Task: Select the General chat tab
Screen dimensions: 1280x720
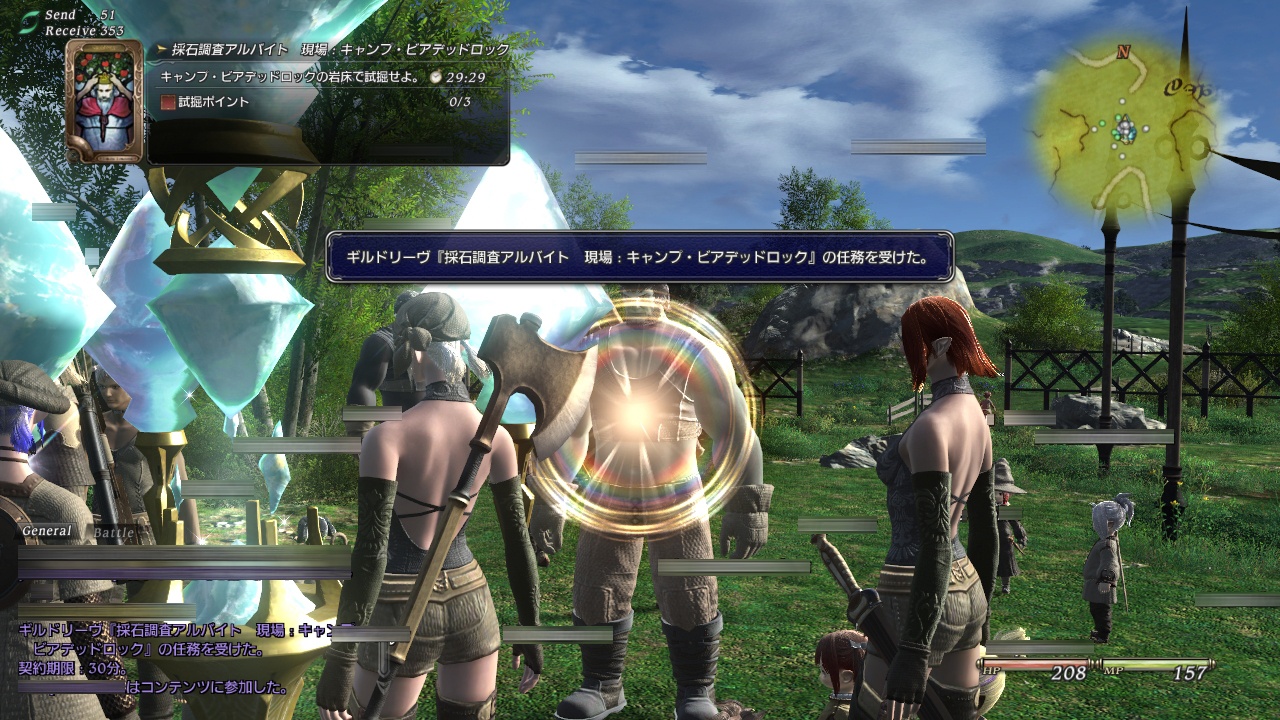Action: [x=48, y=531]
